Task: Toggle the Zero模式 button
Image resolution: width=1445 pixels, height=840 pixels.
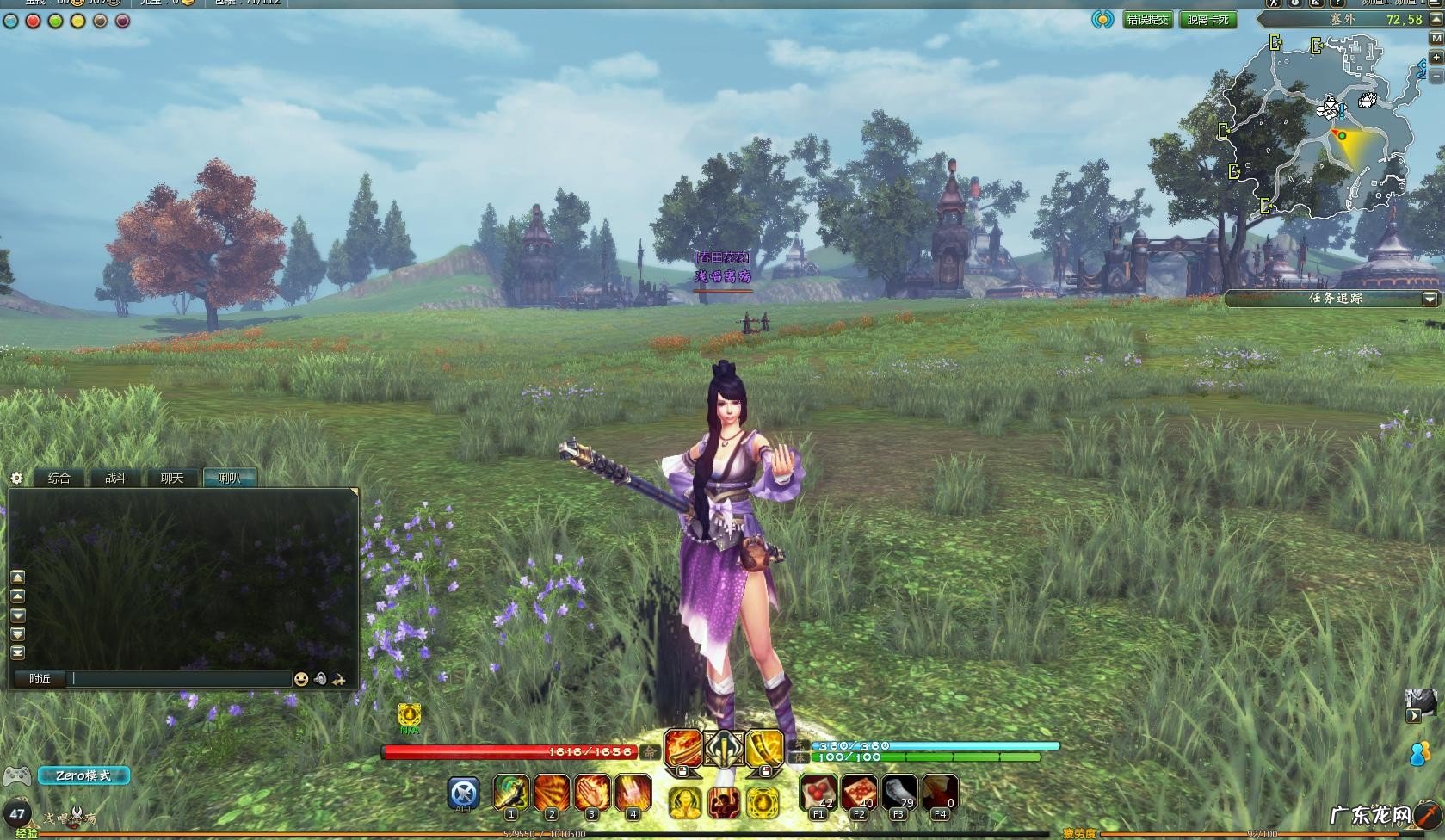Action: click(x=83, y=775)
